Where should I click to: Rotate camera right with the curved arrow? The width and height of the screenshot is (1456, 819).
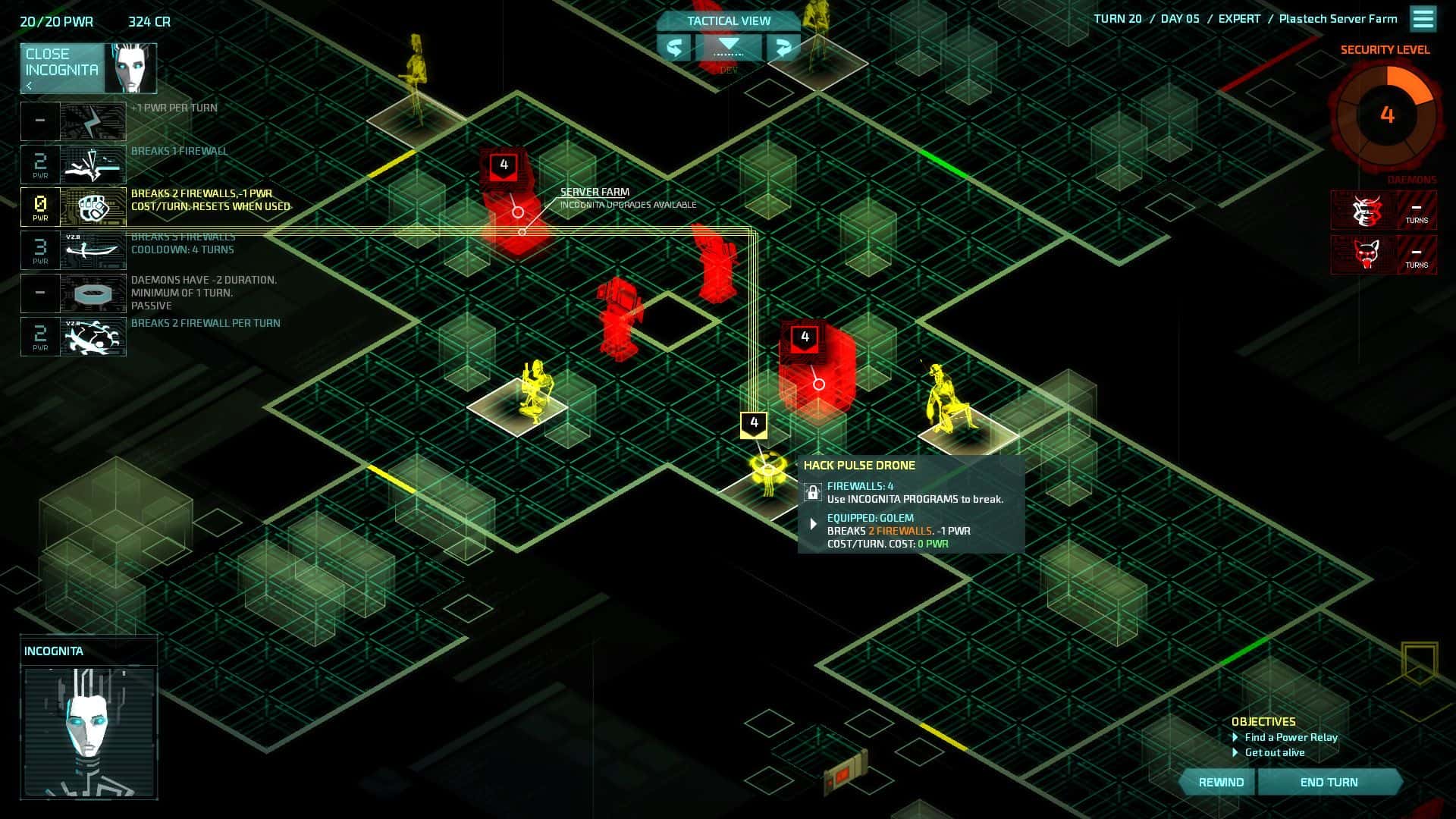[x=782, y=48]
